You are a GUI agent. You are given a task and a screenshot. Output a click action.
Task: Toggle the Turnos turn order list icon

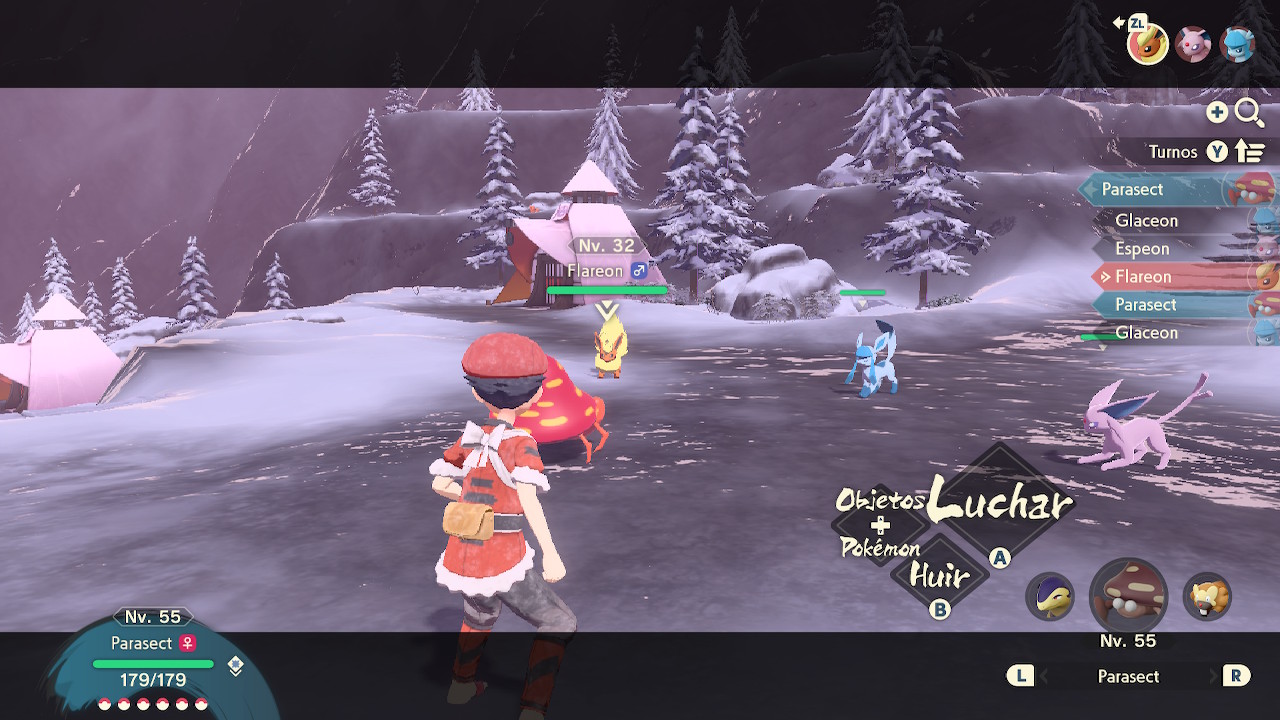pyautogui.click(x=1250, y=152)
